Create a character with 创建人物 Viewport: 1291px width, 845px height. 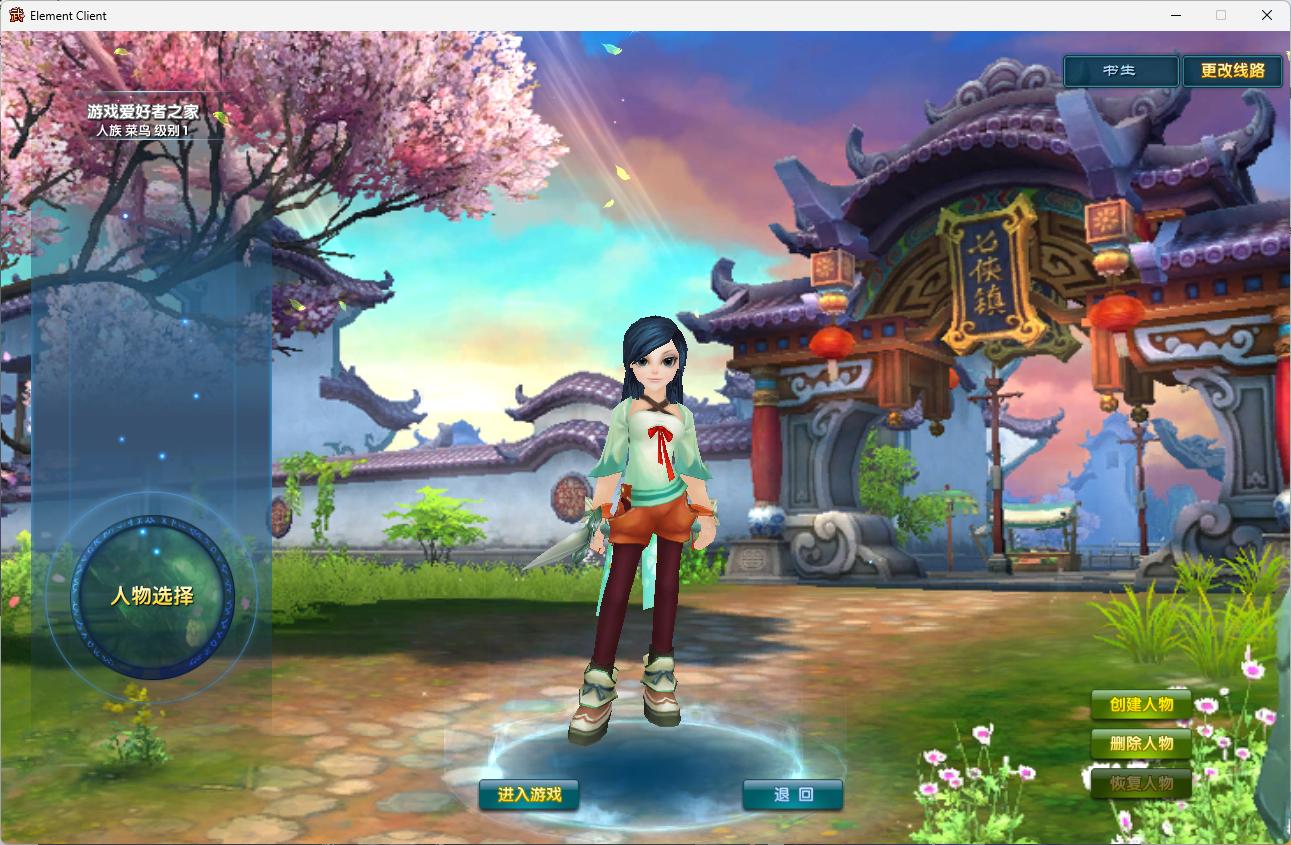(x=1141, y=704)
